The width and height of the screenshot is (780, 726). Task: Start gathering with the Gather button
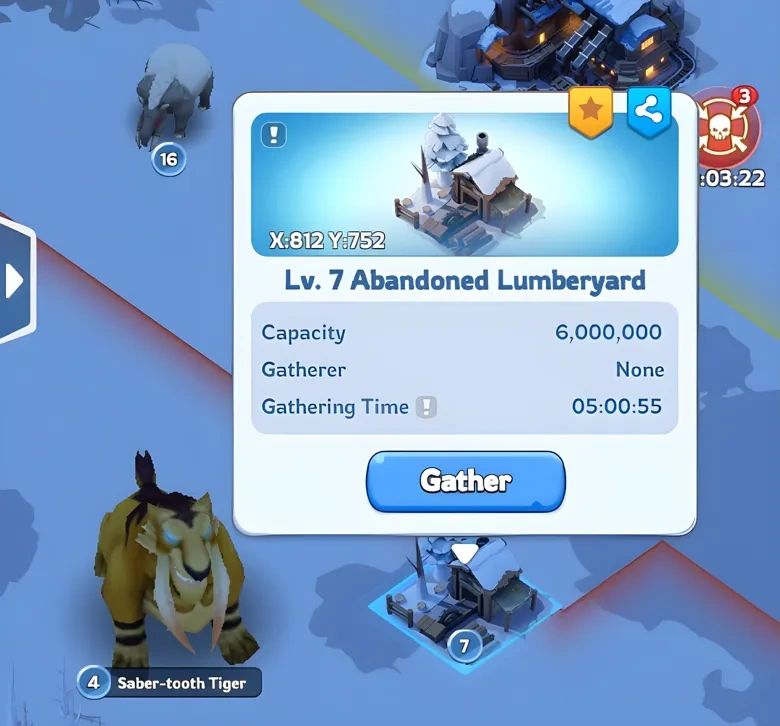(466, 481)
